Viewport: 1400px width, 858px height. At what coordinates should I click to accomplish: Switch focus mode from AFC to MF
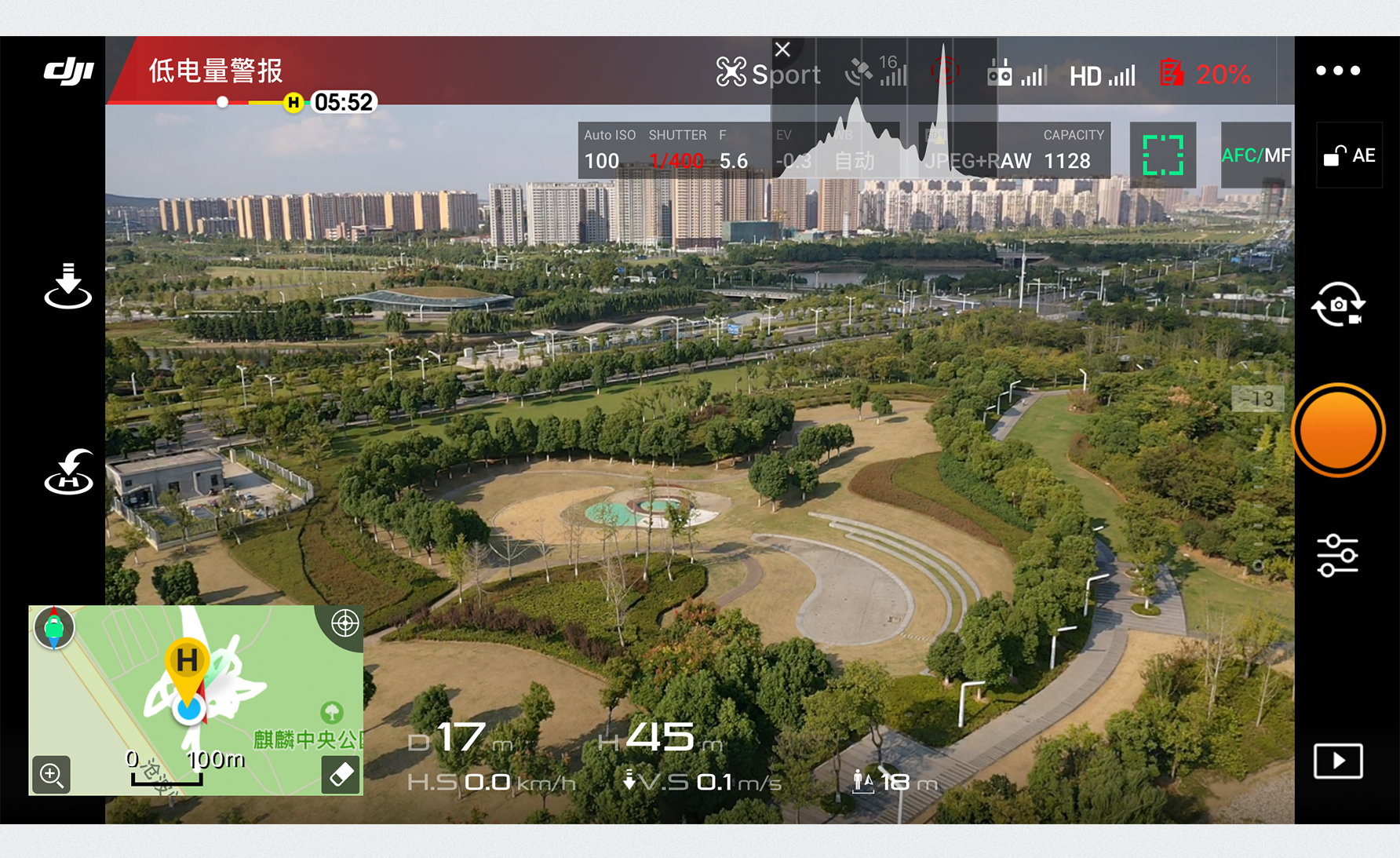tap(1254, 155)
